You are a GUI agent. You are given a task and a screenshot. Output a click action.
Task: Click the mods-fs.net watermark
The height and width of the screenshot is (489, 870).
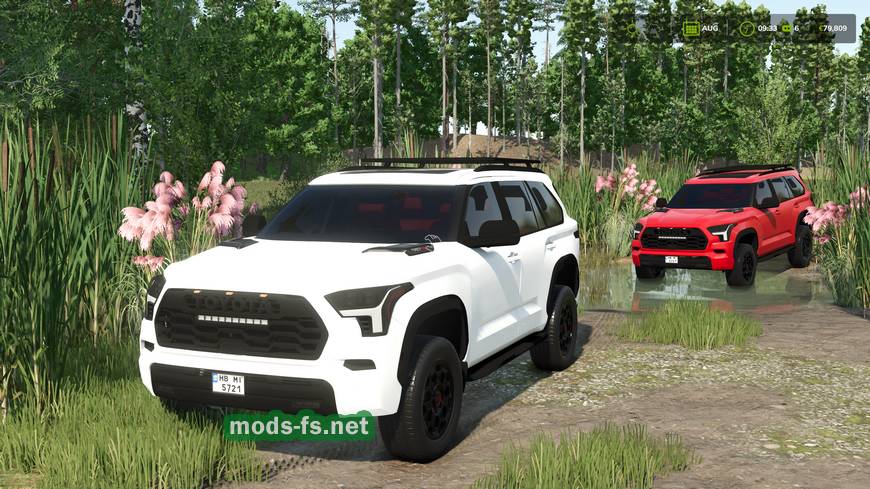coord(299,426)
